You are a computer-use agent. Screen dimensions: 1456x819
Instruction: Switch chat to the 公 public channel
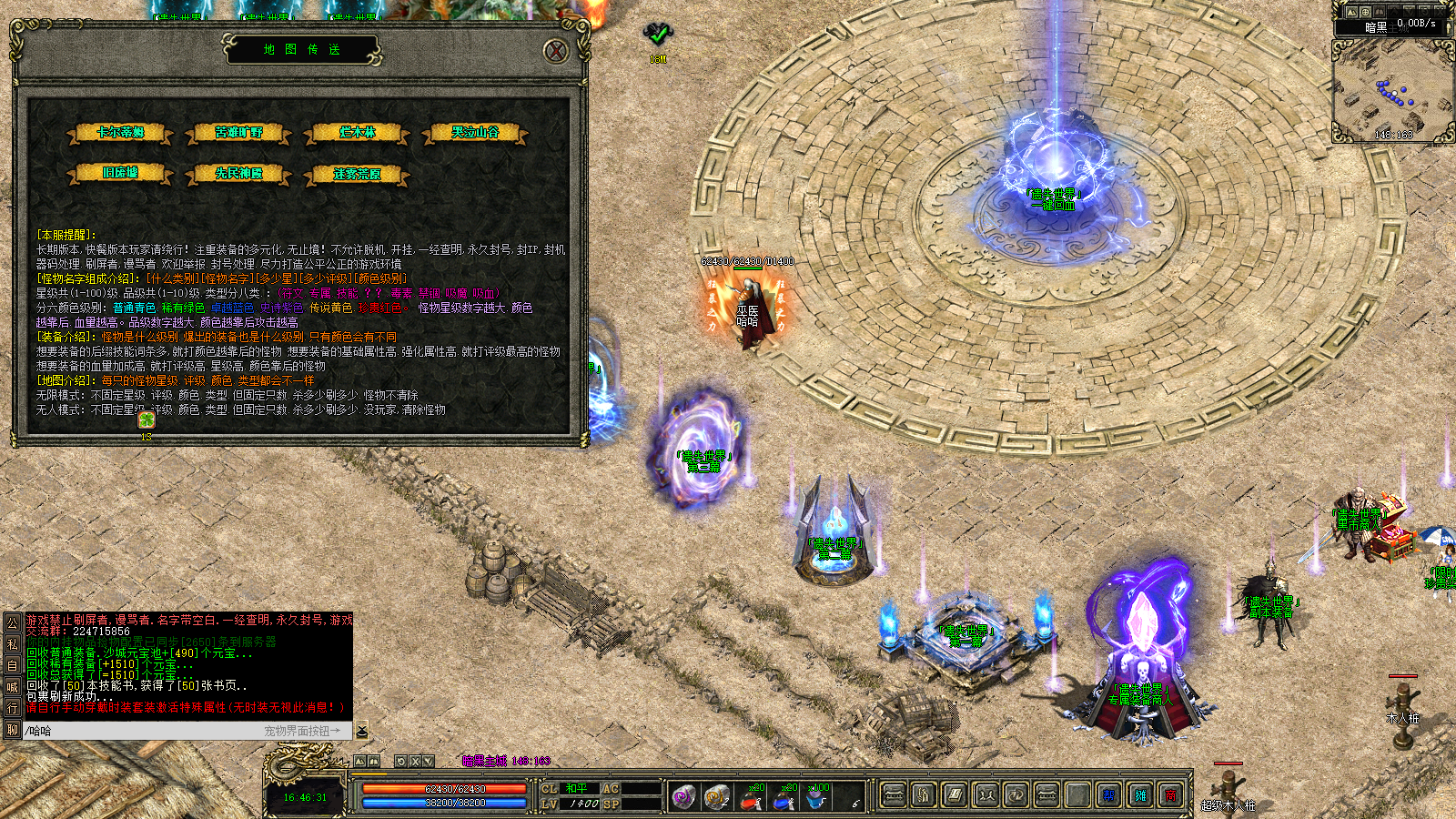tap(12, 622)
